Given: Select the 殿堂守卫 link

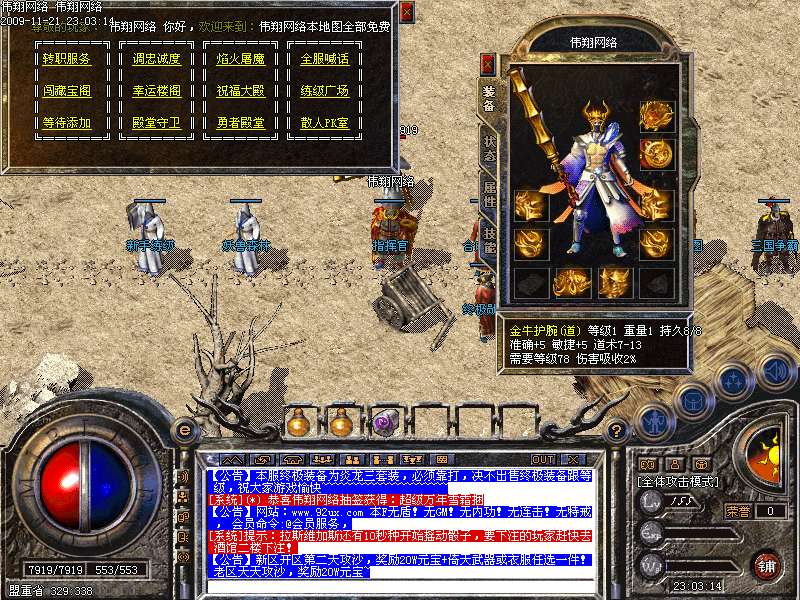Looking at the screenshot, I should click(x=157, y=123).
